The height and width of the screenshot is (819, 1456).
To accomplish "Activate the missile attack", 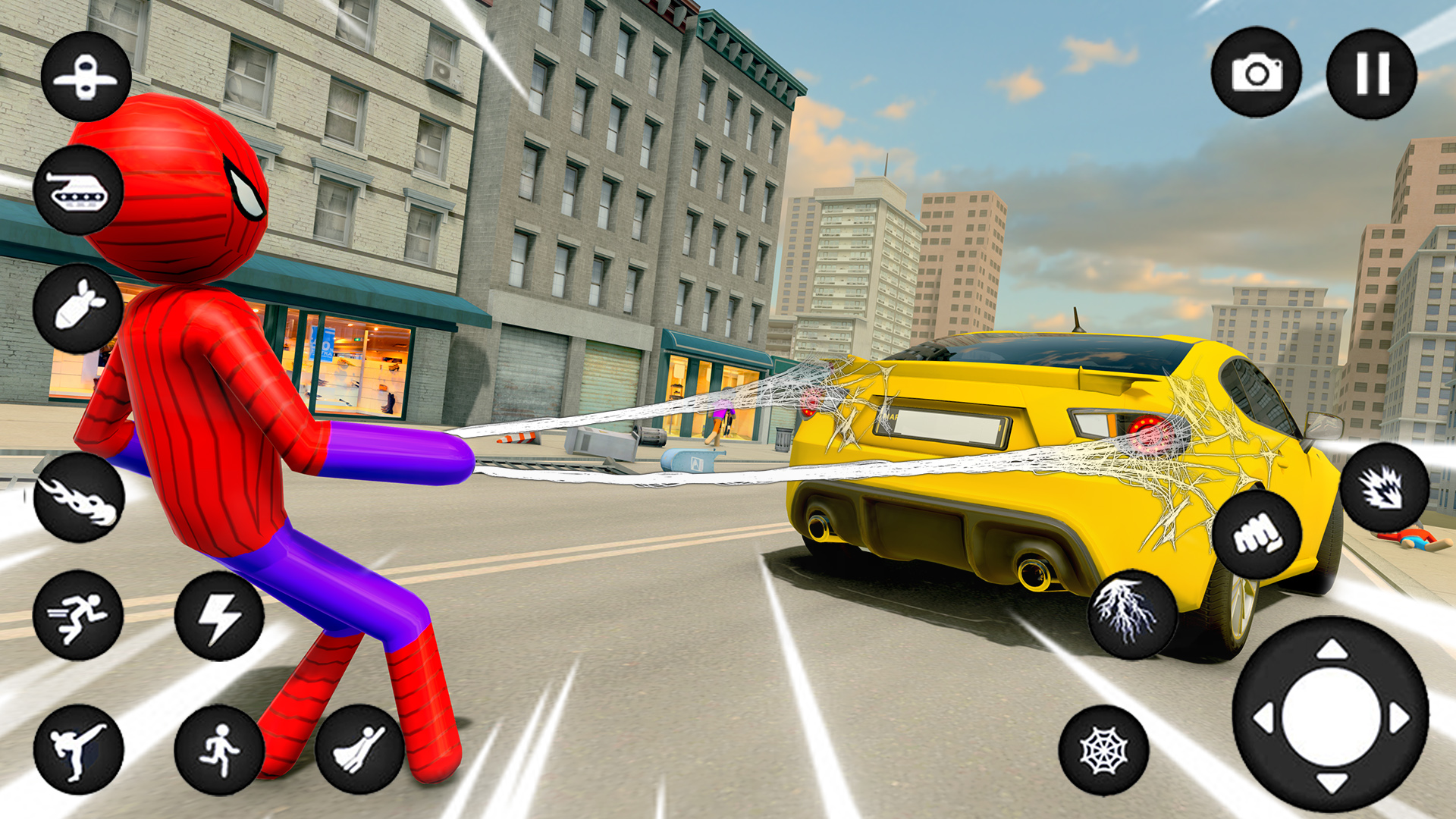I will [x=77, y=307].
